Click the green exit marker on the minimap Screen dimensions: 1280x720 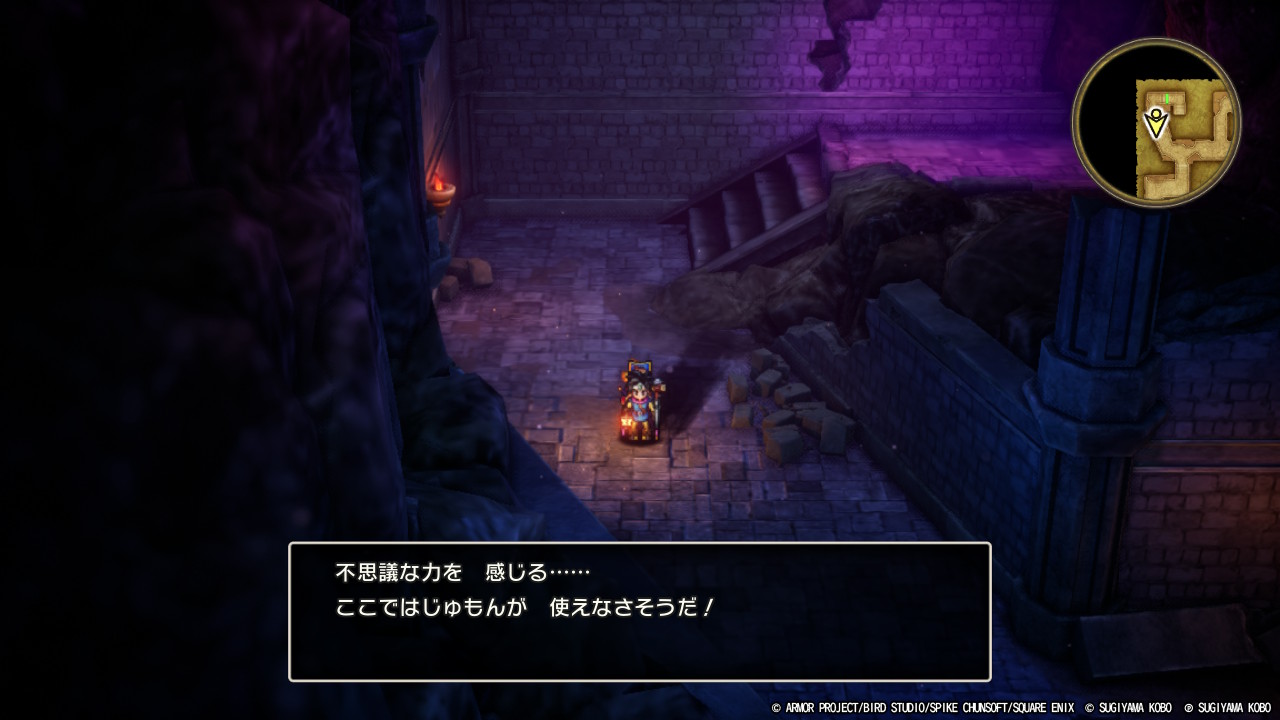pyautogui.click(x=1167, y=97)
